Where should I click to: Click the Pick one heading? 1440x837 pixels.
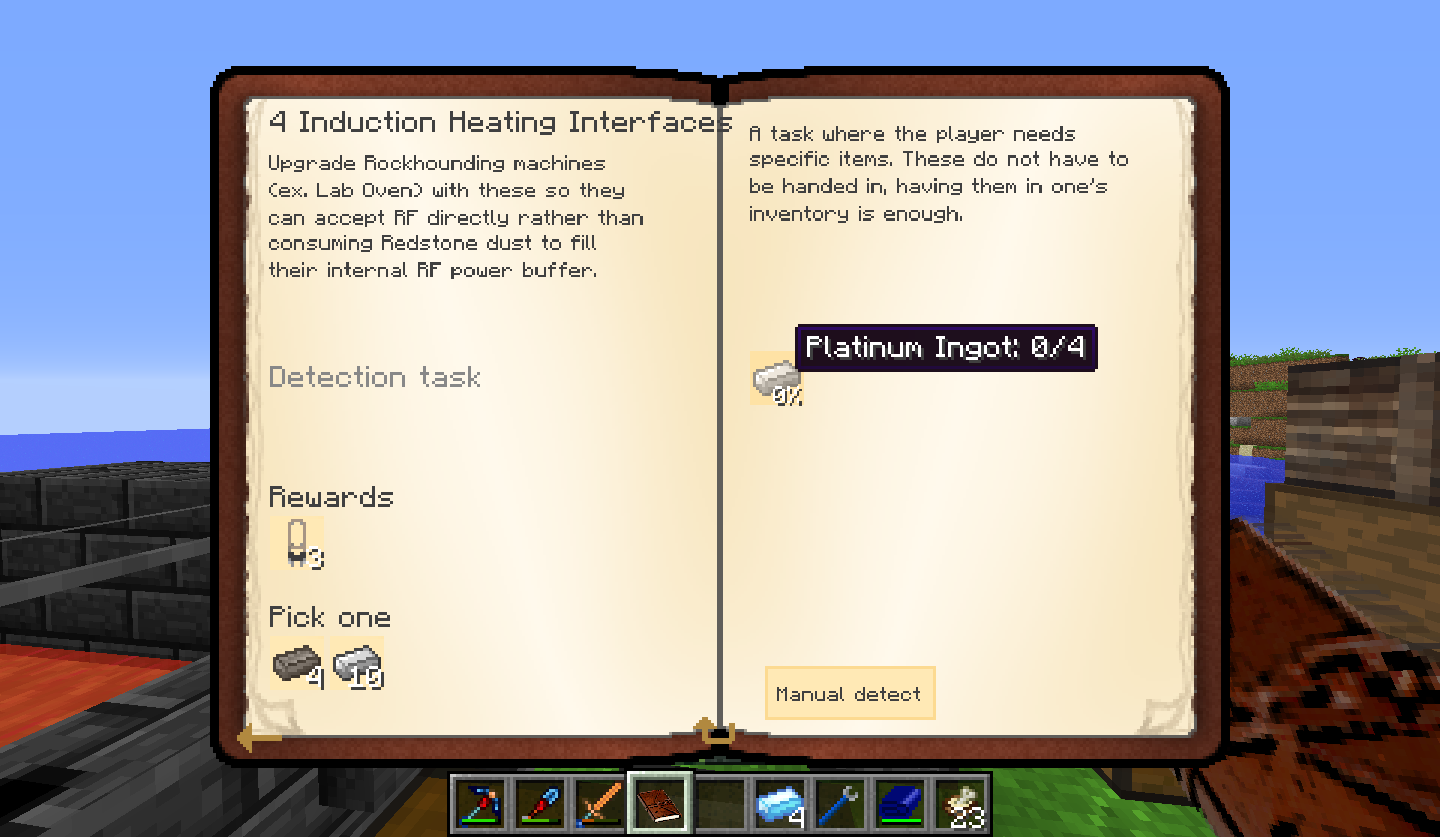(x=329, y=617)
